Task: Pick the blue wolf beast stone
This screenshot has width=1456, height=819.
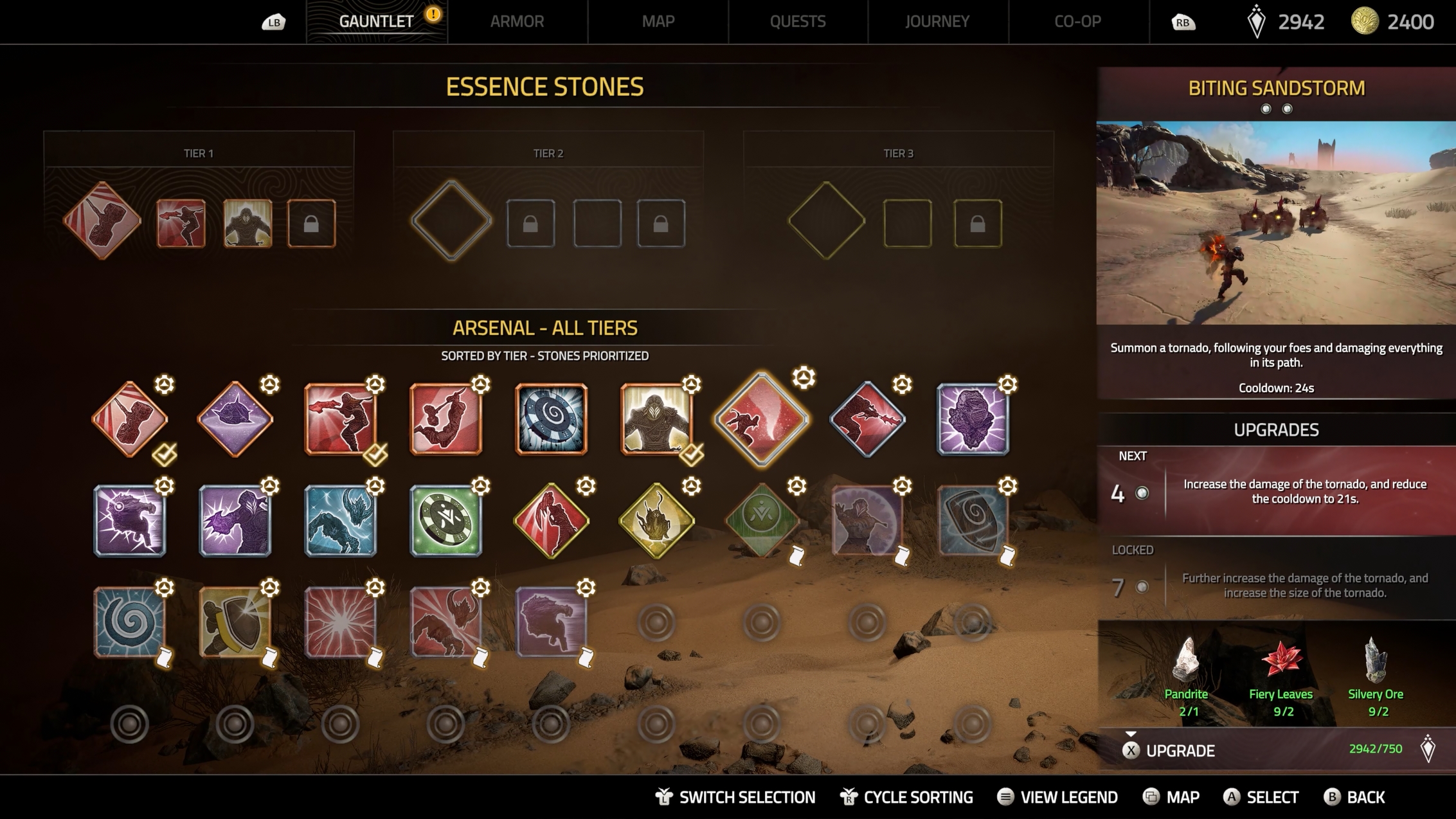Action: (340, 520)
